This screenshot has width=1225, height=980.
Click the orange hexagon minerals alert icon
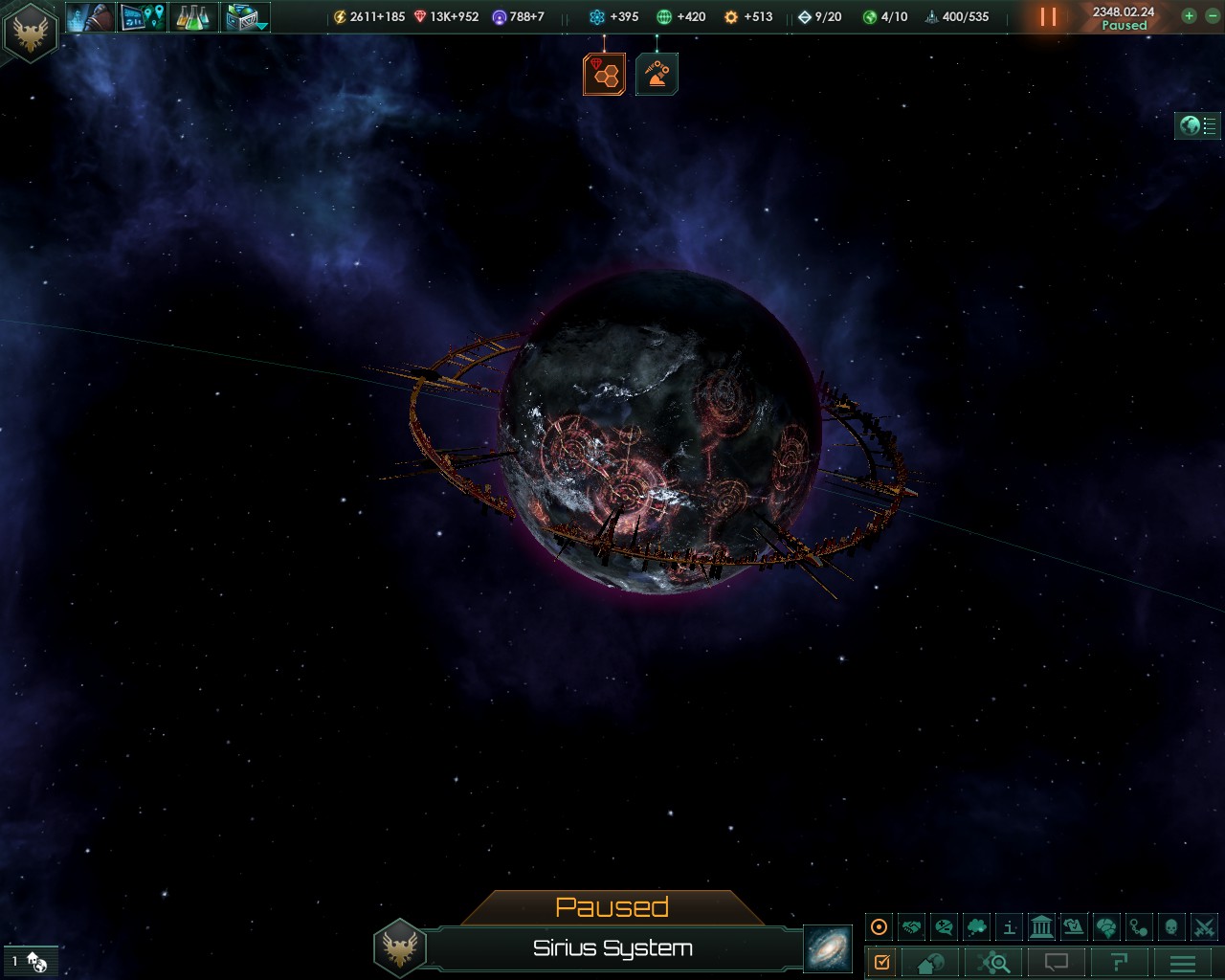tap(603, 73)
